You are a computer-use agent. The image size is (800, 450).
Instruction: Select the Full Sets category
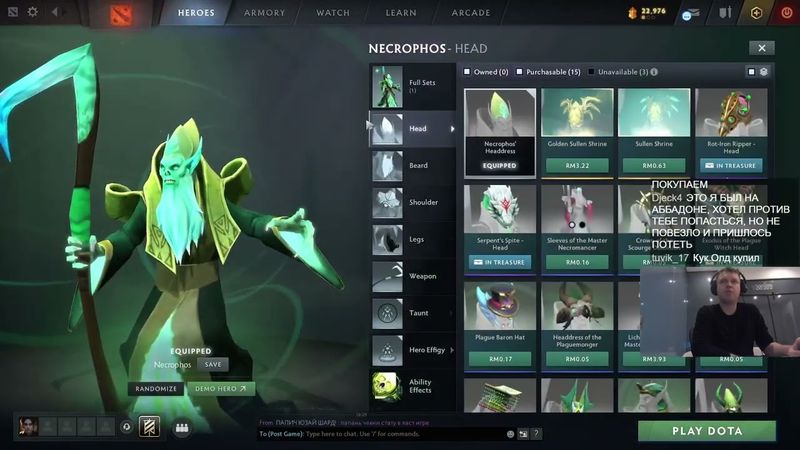point(412,86)
